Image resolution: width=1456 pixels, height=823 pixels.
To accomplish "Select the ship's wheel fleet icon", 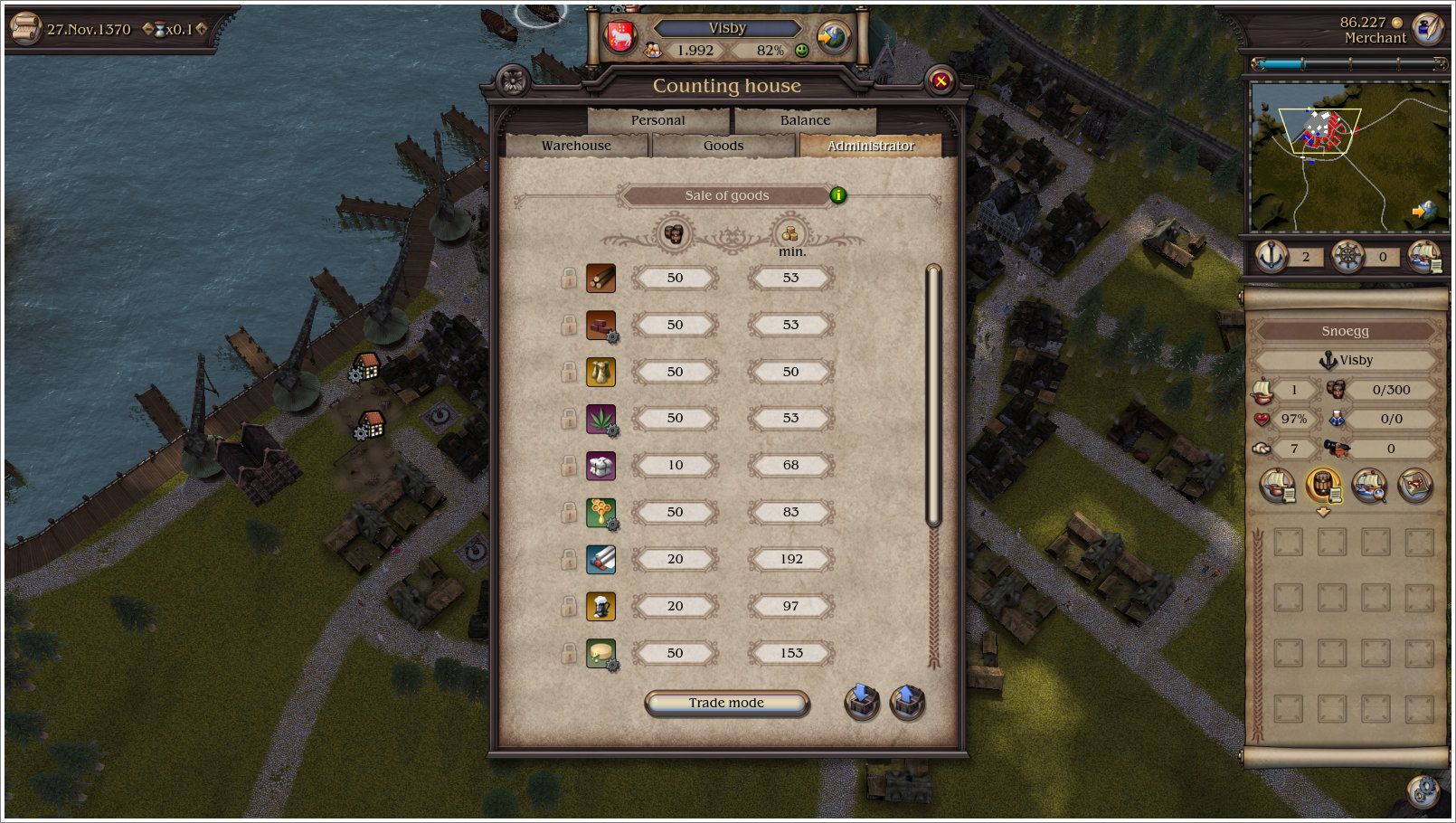I will tap(1347, 257).
